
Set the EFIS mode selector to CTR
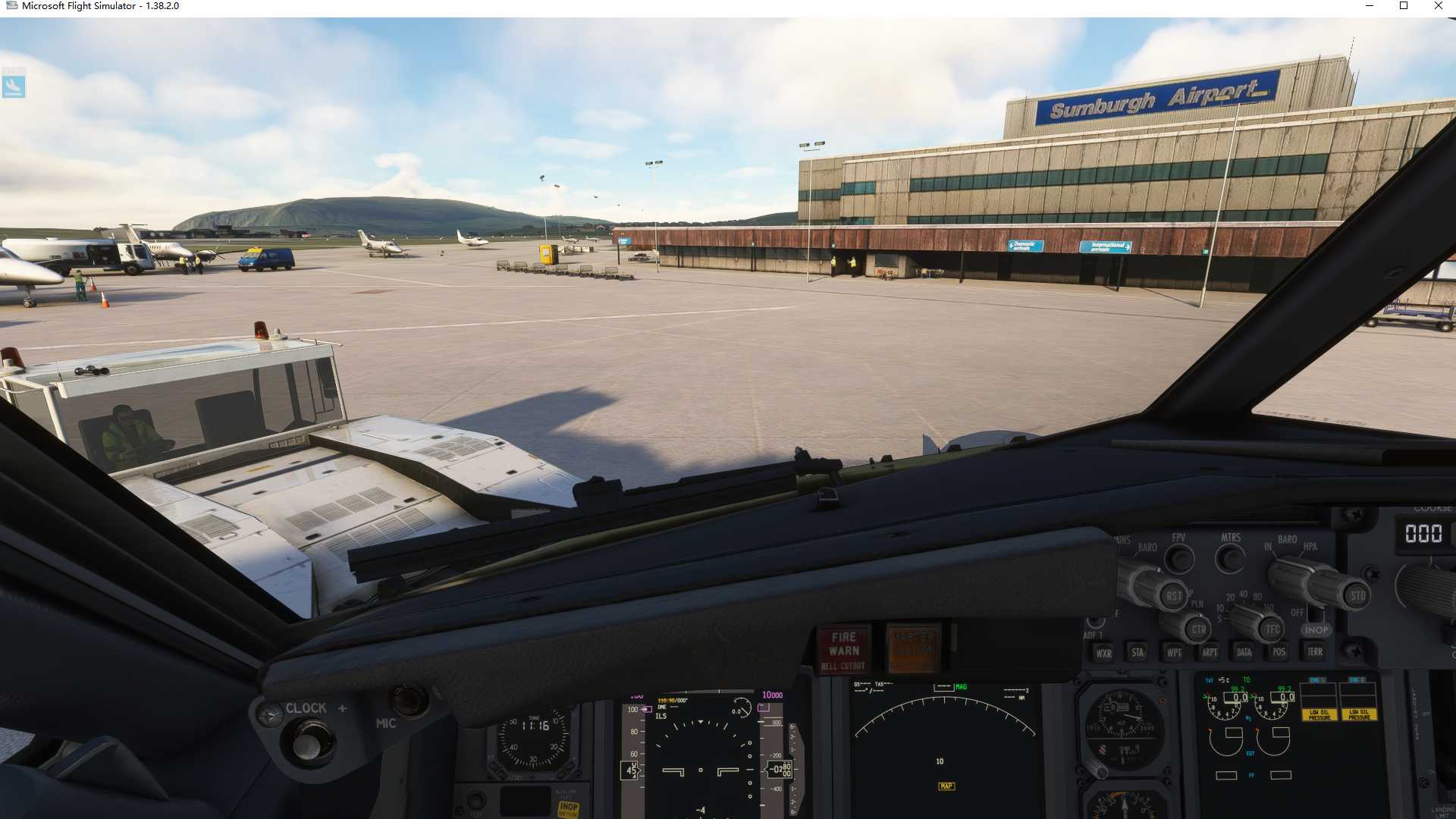point(1198,629)
